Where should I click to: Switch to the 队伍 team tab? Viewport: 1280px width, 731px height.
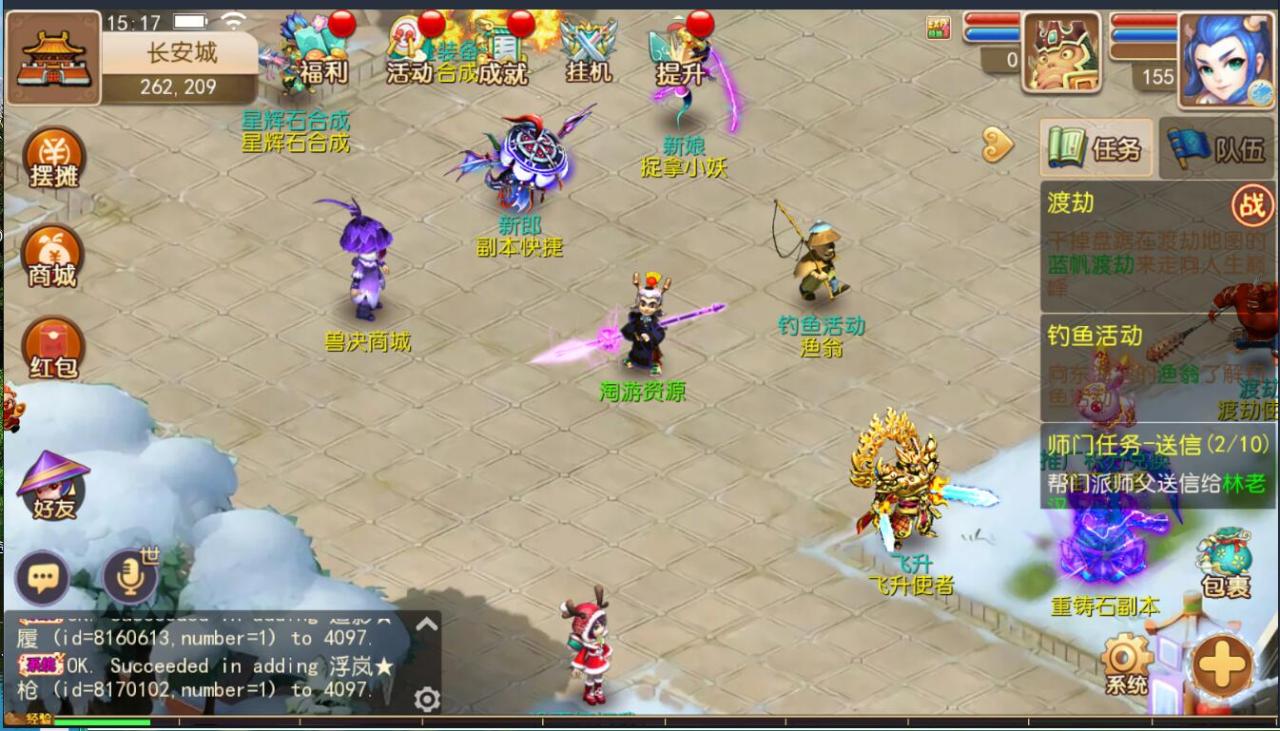click(1217, 149)
